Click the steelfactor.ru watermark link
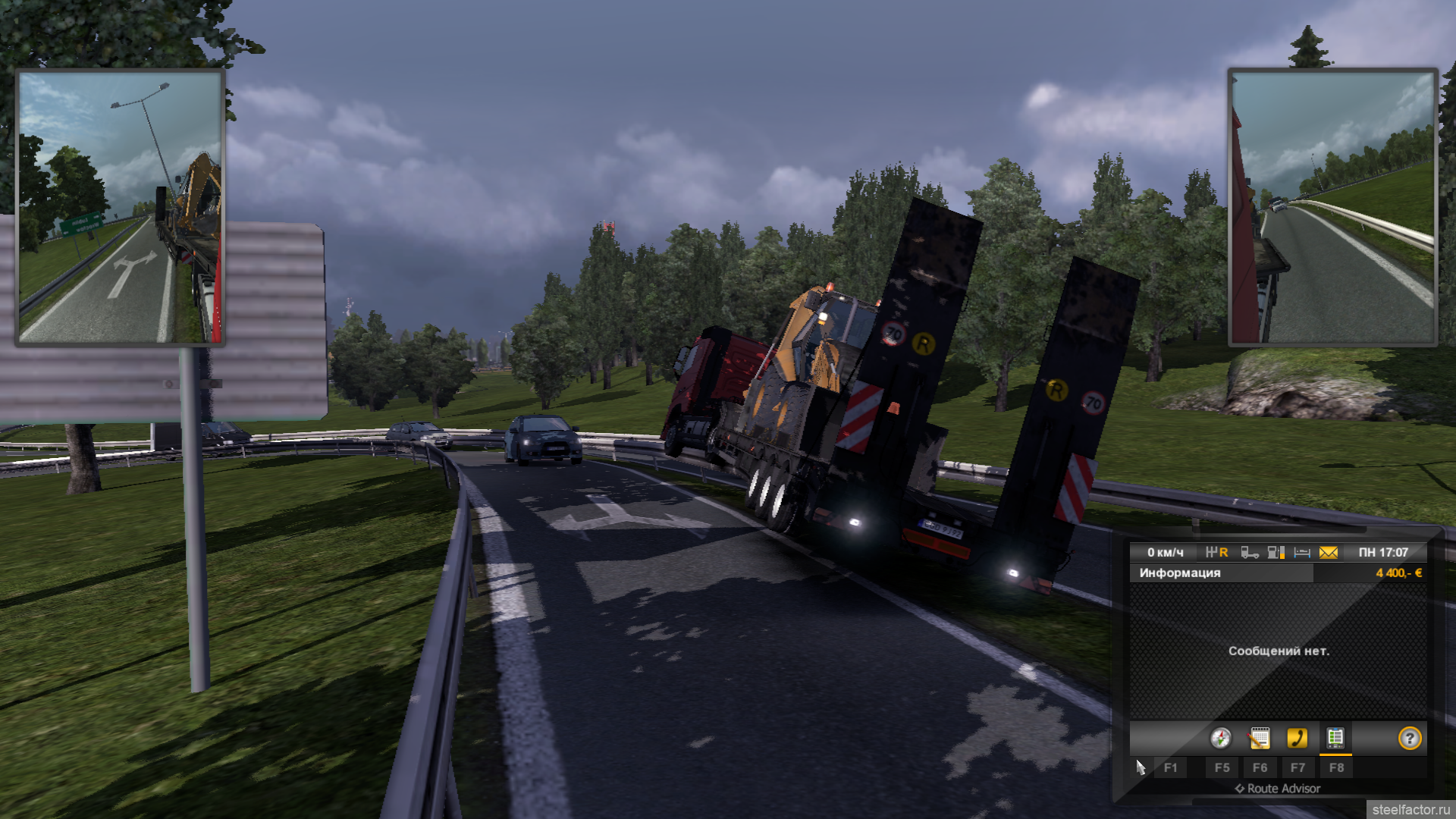 click(x=1410, y=810)
